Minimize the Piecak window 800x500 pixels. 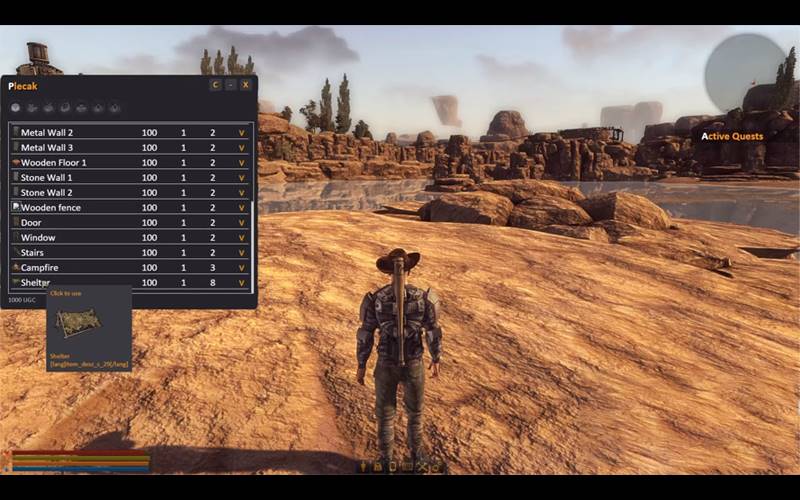(231, 85)
